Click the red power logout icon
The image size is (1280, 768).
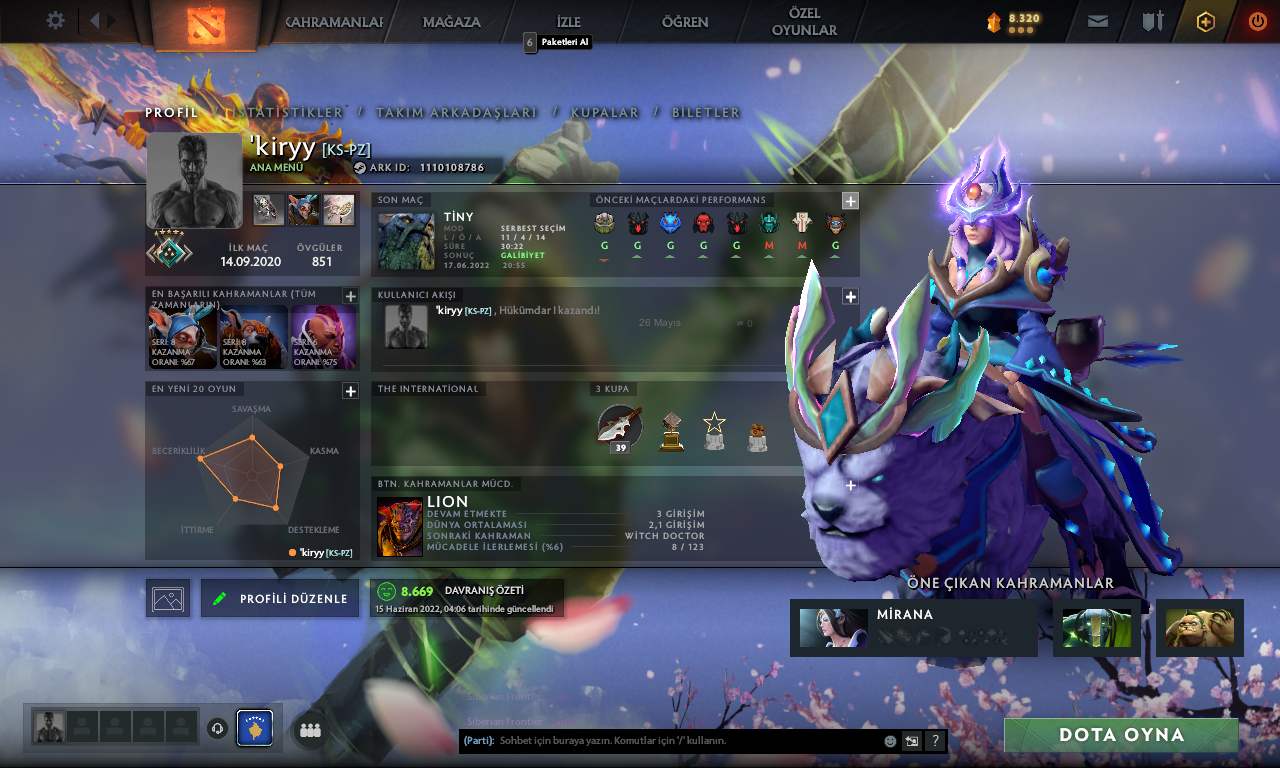pos(1257,20)
